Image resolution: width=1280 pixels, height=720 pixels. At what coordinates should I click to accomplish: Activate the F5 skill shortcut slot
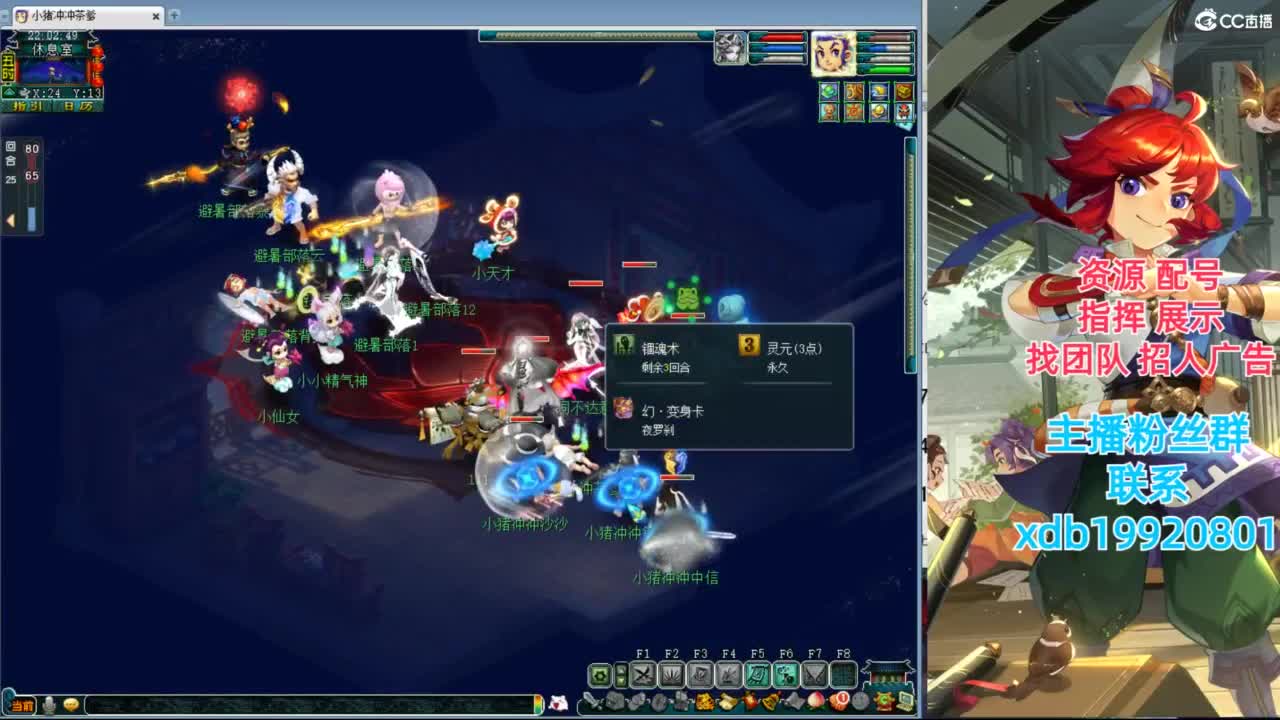click(760, 674)
